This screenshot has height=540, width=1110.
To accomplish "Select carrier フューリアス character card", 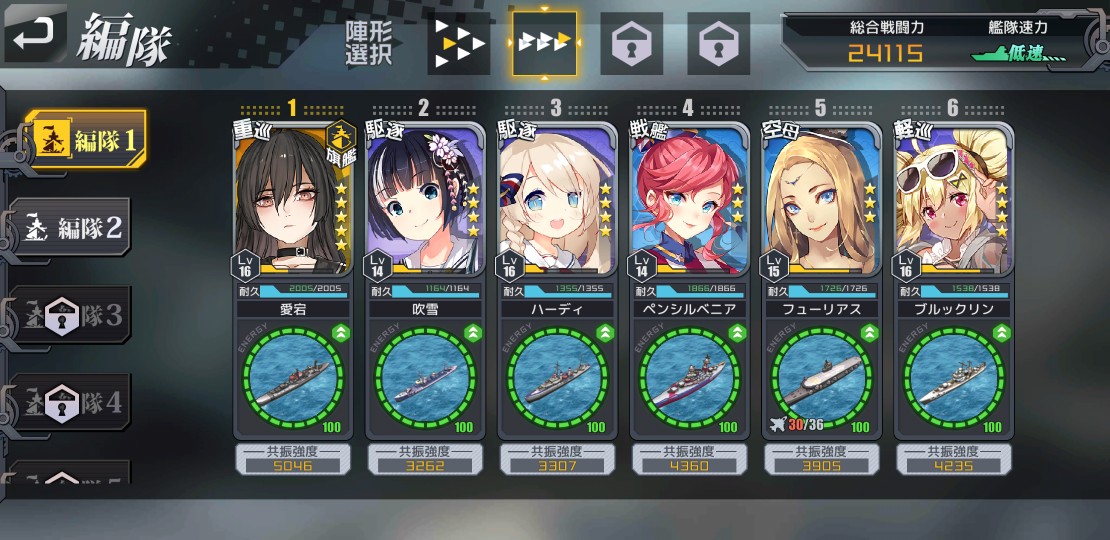I will 820,200.
